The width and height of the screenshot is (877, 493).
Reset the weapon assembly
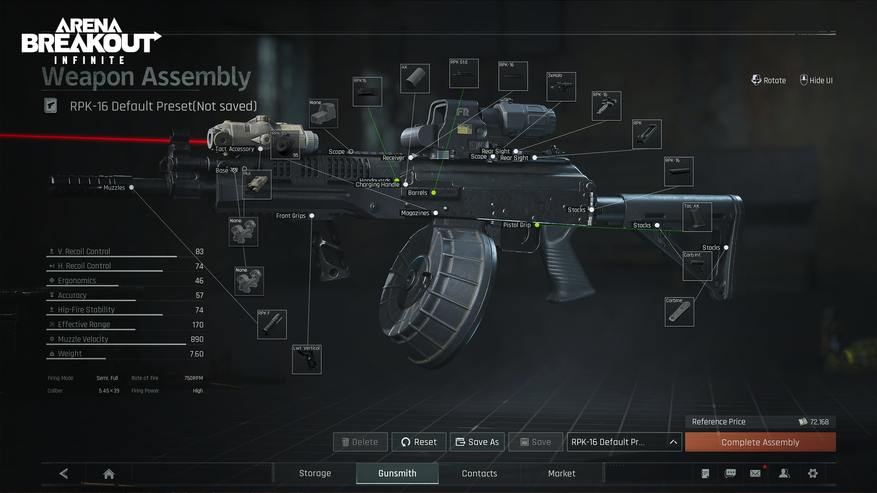click(x=418, y=442)
